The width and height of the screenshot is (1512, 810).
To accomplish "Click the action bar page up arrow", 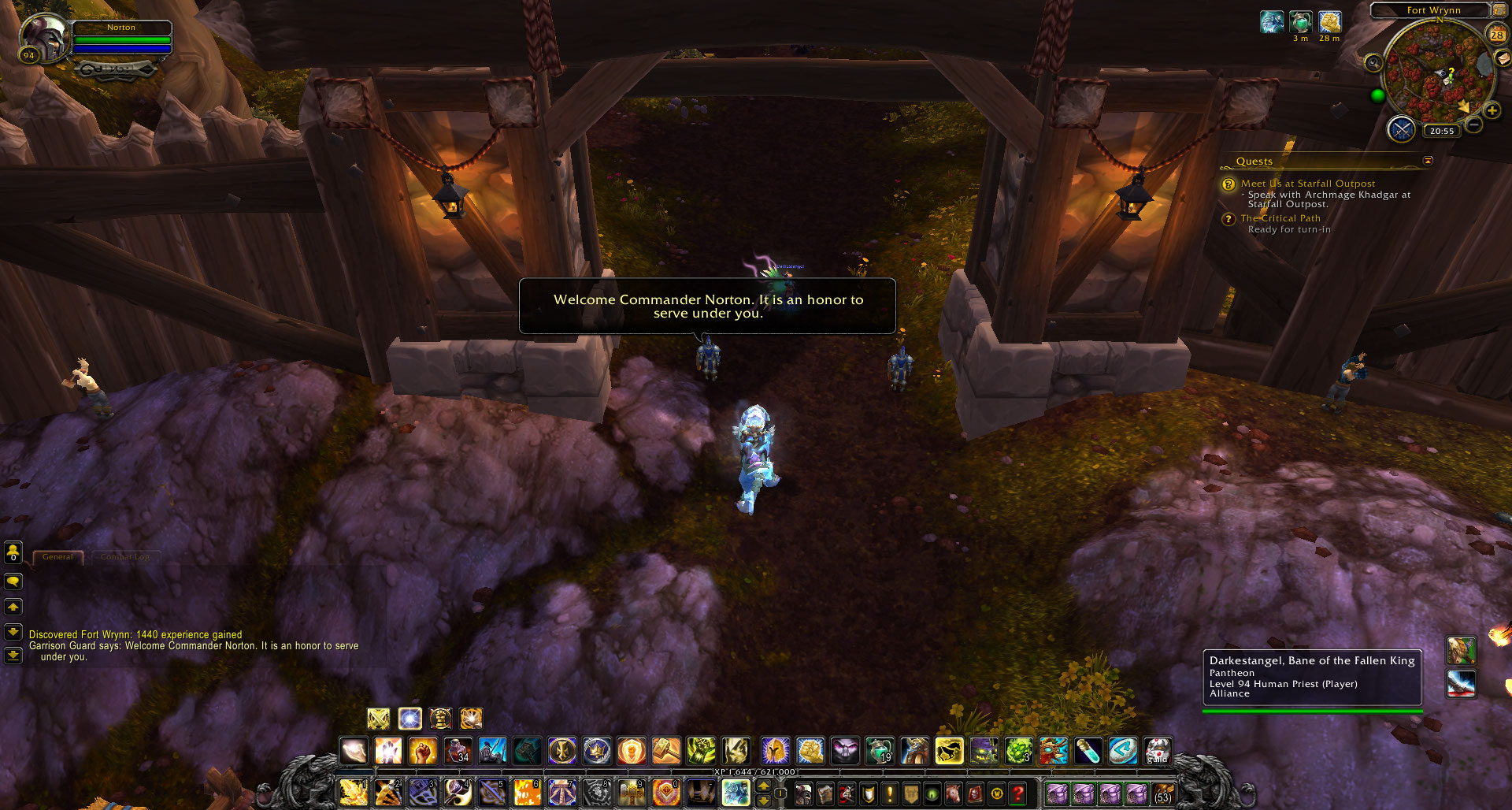I will pos(763,786).
